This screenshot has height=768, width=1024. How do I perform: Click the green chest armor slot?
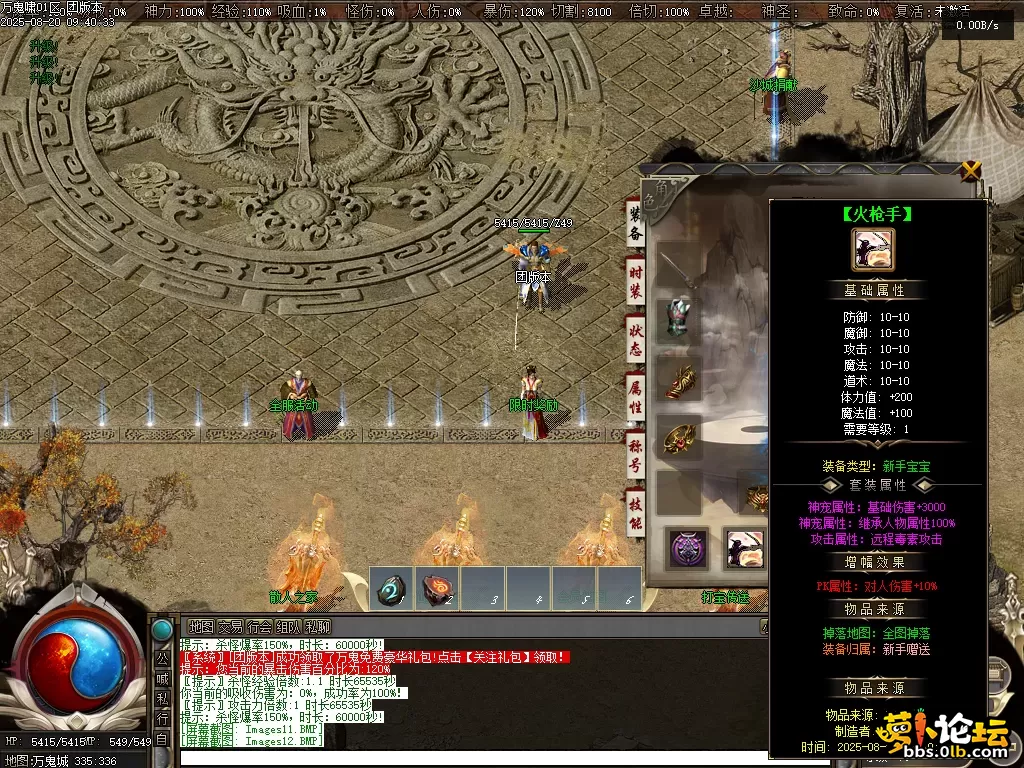[679, 324]
